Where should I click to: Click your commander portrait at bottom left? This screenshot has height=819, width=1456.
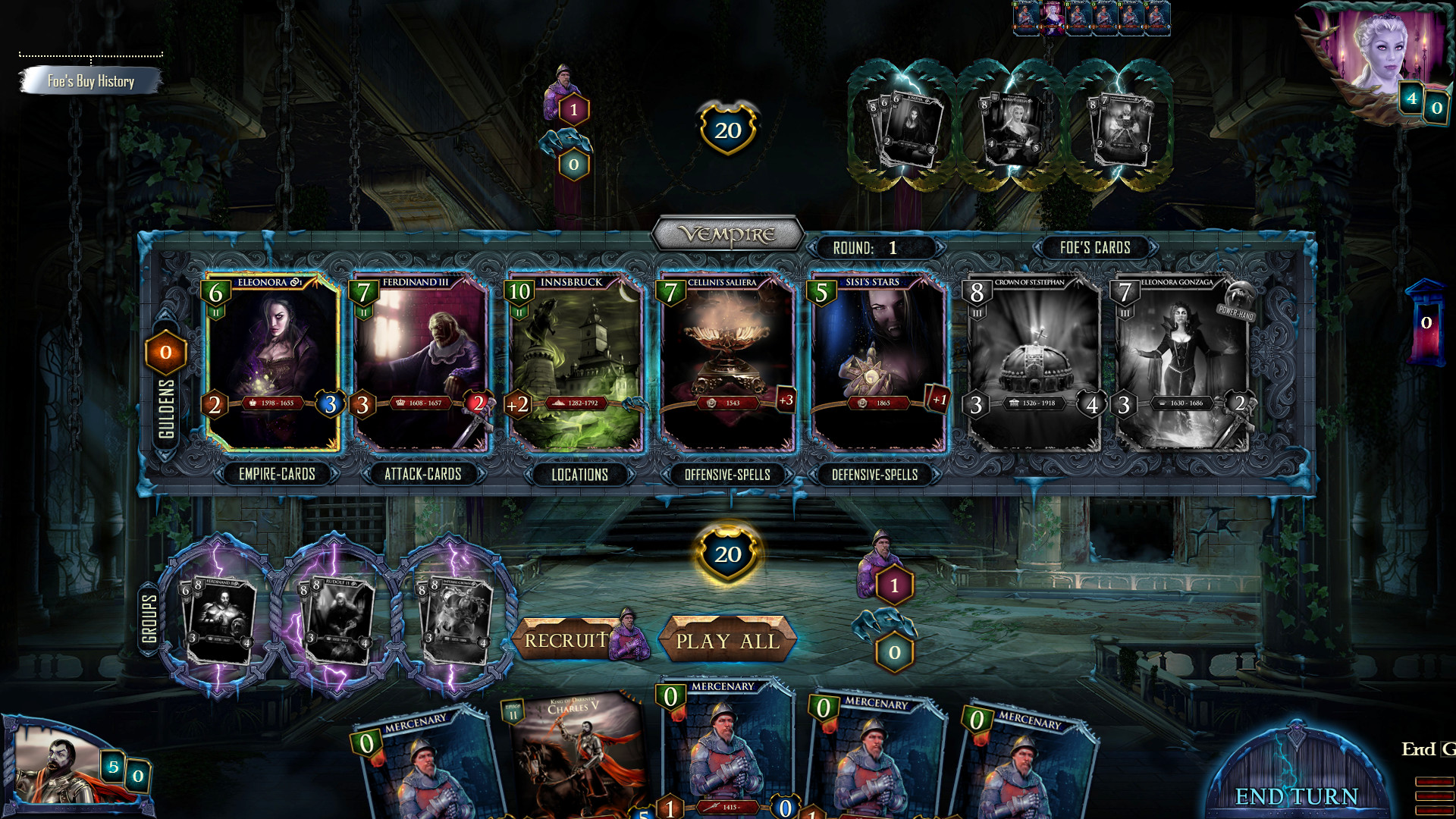[x=57, y=766]
